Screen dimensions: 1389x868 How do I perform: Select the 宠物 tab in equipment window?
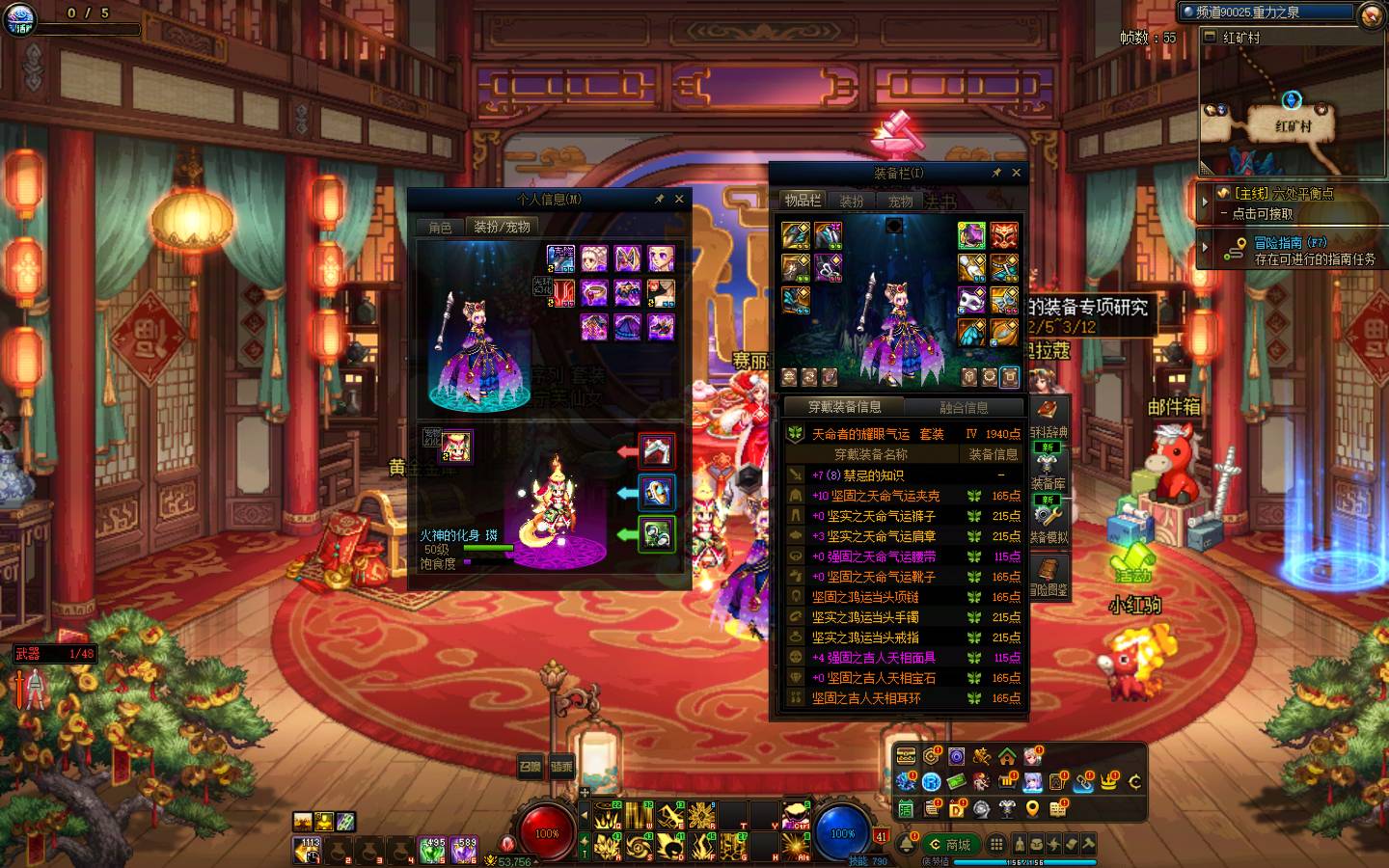(900, 202)
